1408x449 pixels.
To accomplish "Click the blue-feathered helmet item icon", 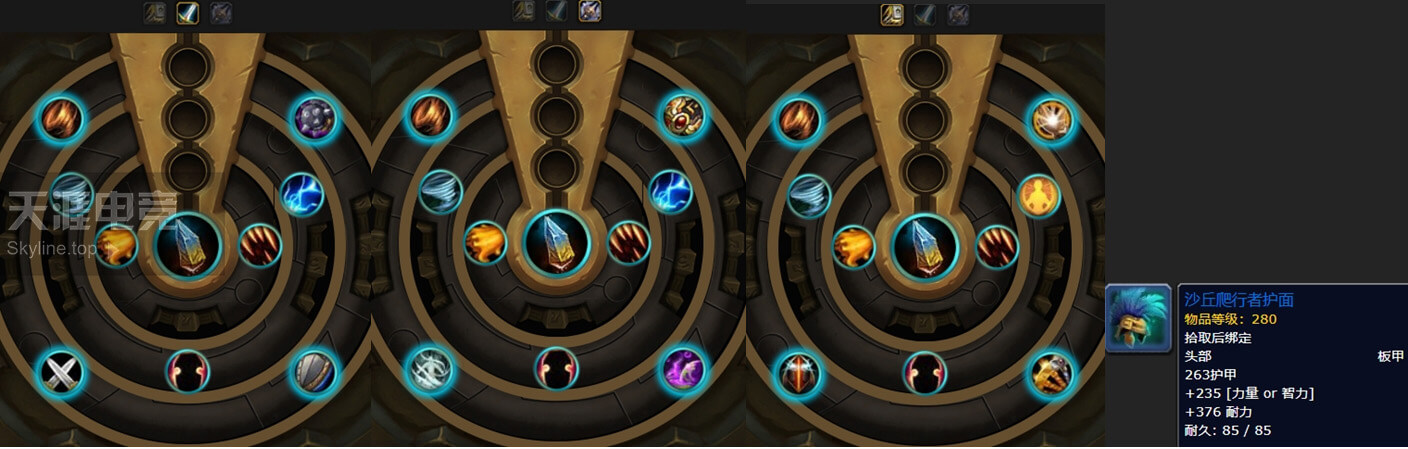I will point(1138,319).
